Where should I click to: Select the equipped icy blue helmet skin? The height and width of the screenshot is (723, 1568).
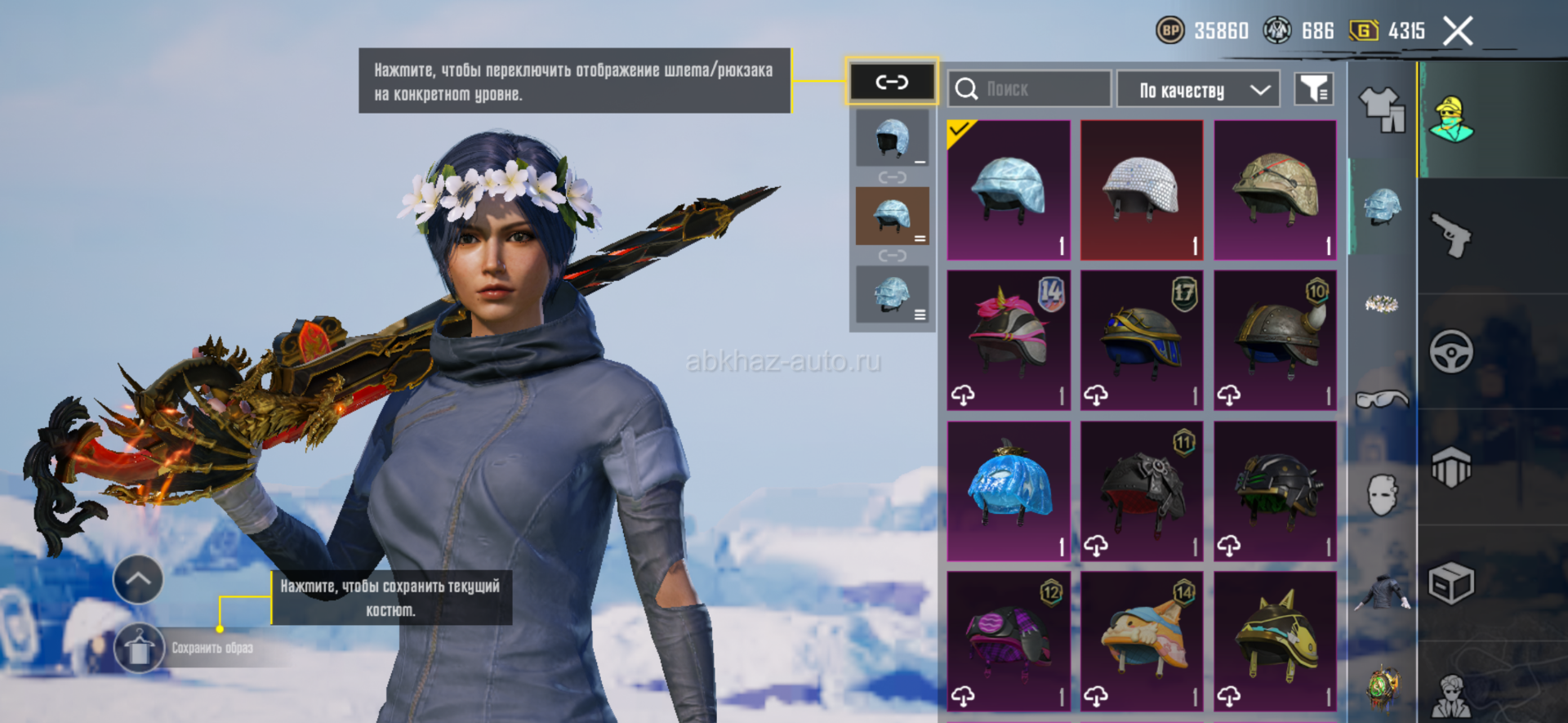(x=1009, y=190)
